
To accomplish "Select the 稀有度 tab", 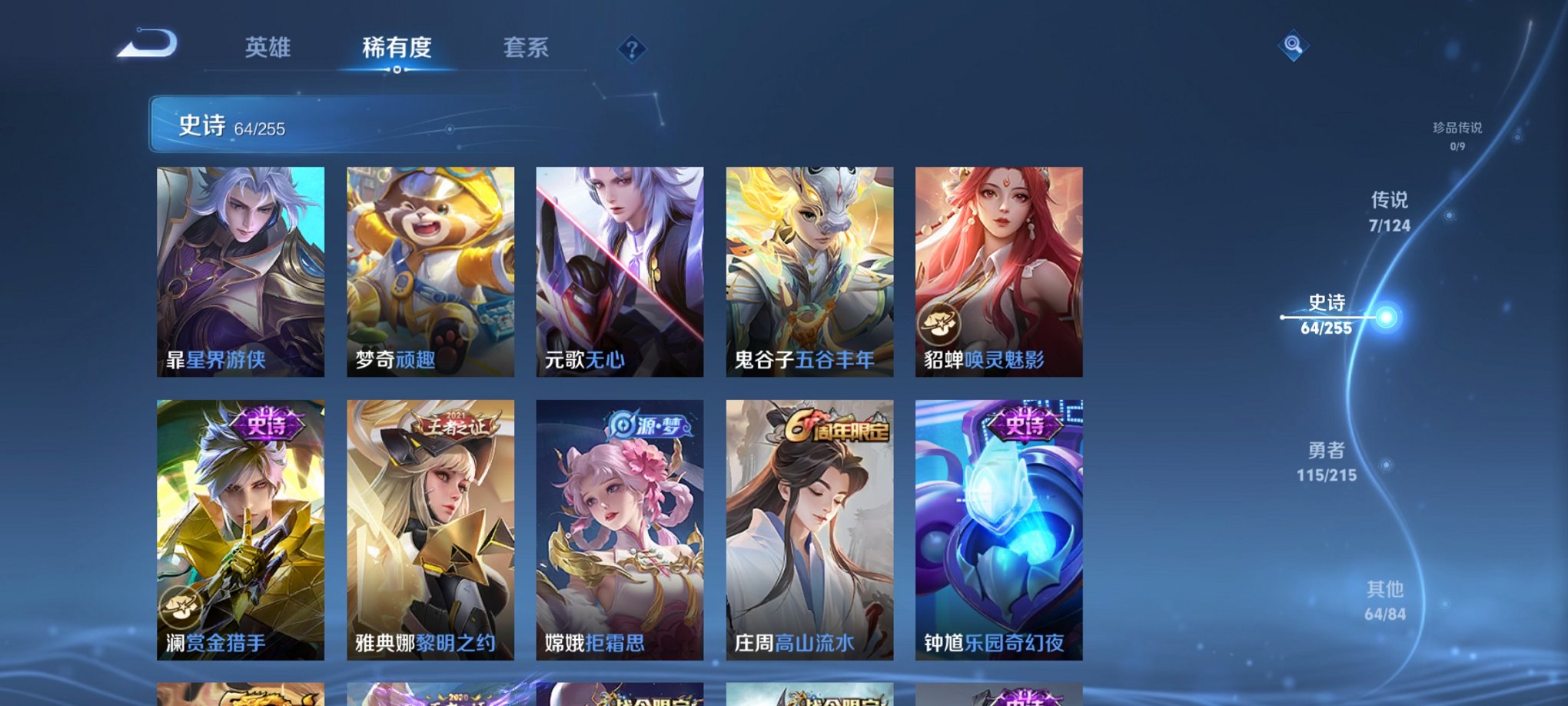I will tap(397, 48).
